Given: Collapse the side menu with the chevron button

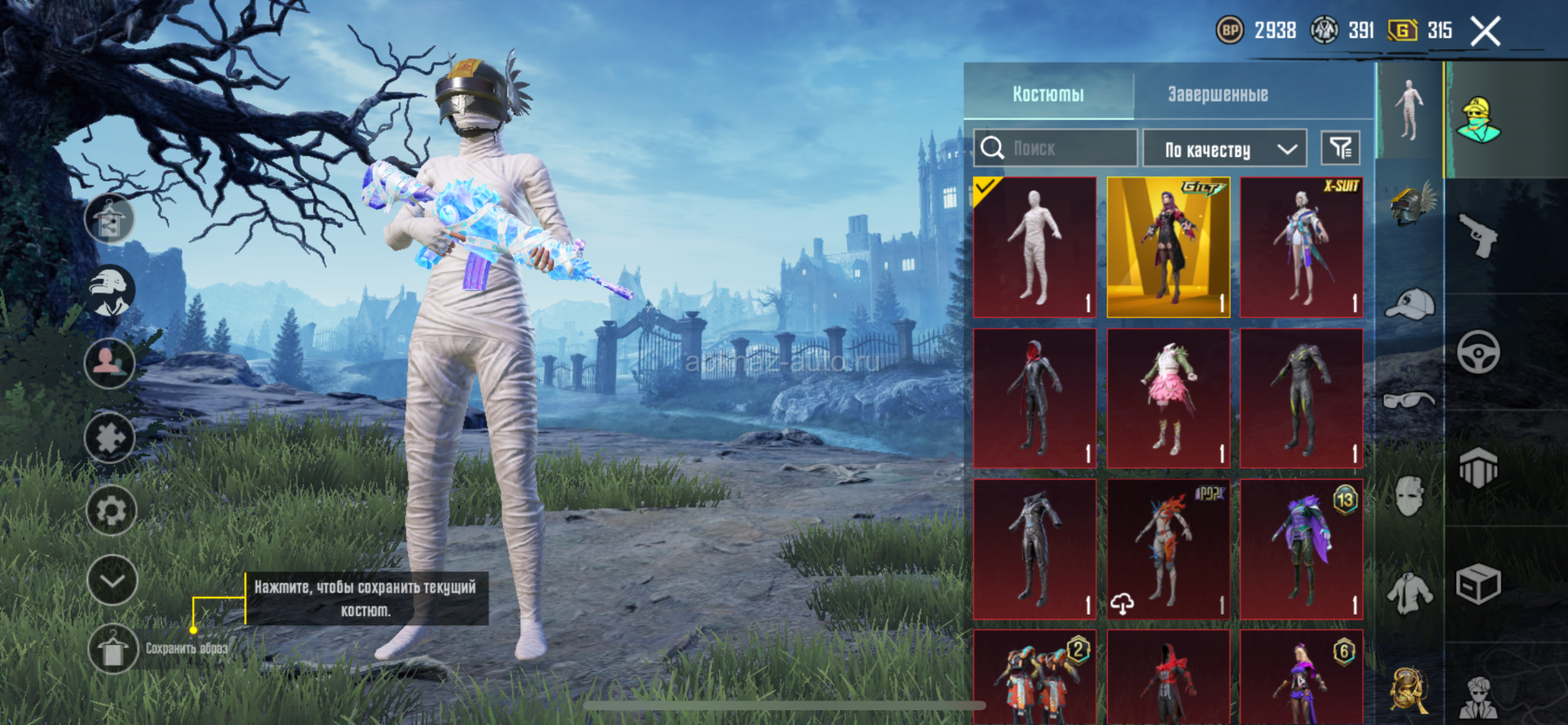Looking at the screenshot, I should coord(112,580).
